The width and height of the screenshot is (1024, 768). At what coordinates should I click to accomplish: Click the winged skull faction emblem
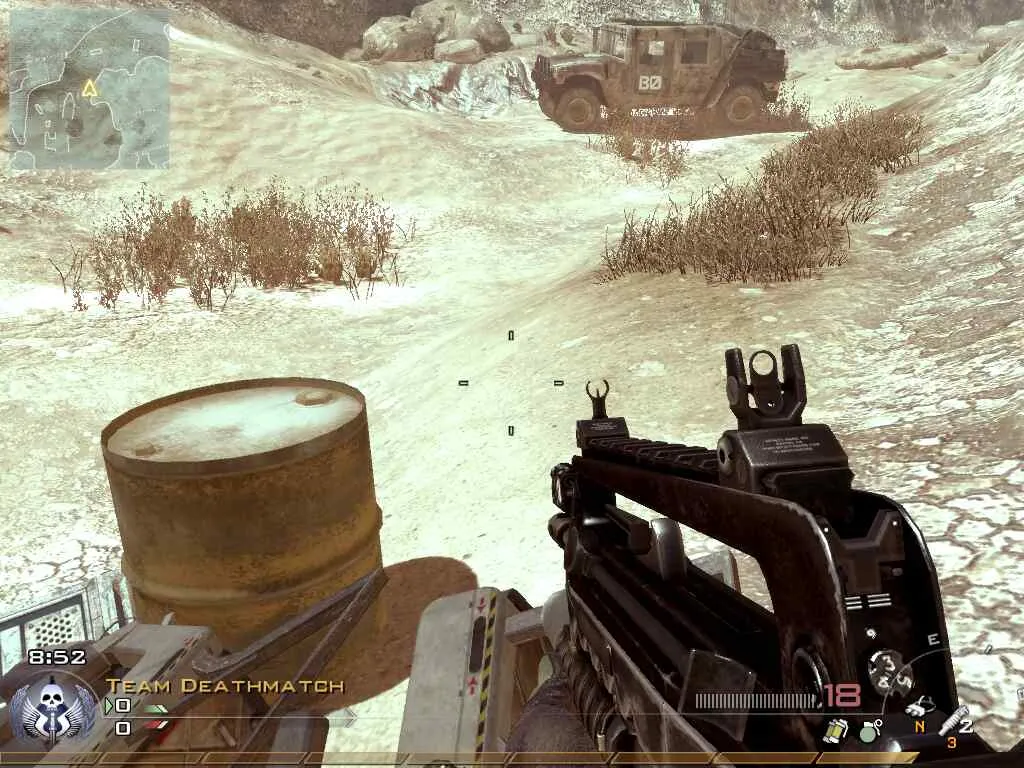click(x=54, y=704)
